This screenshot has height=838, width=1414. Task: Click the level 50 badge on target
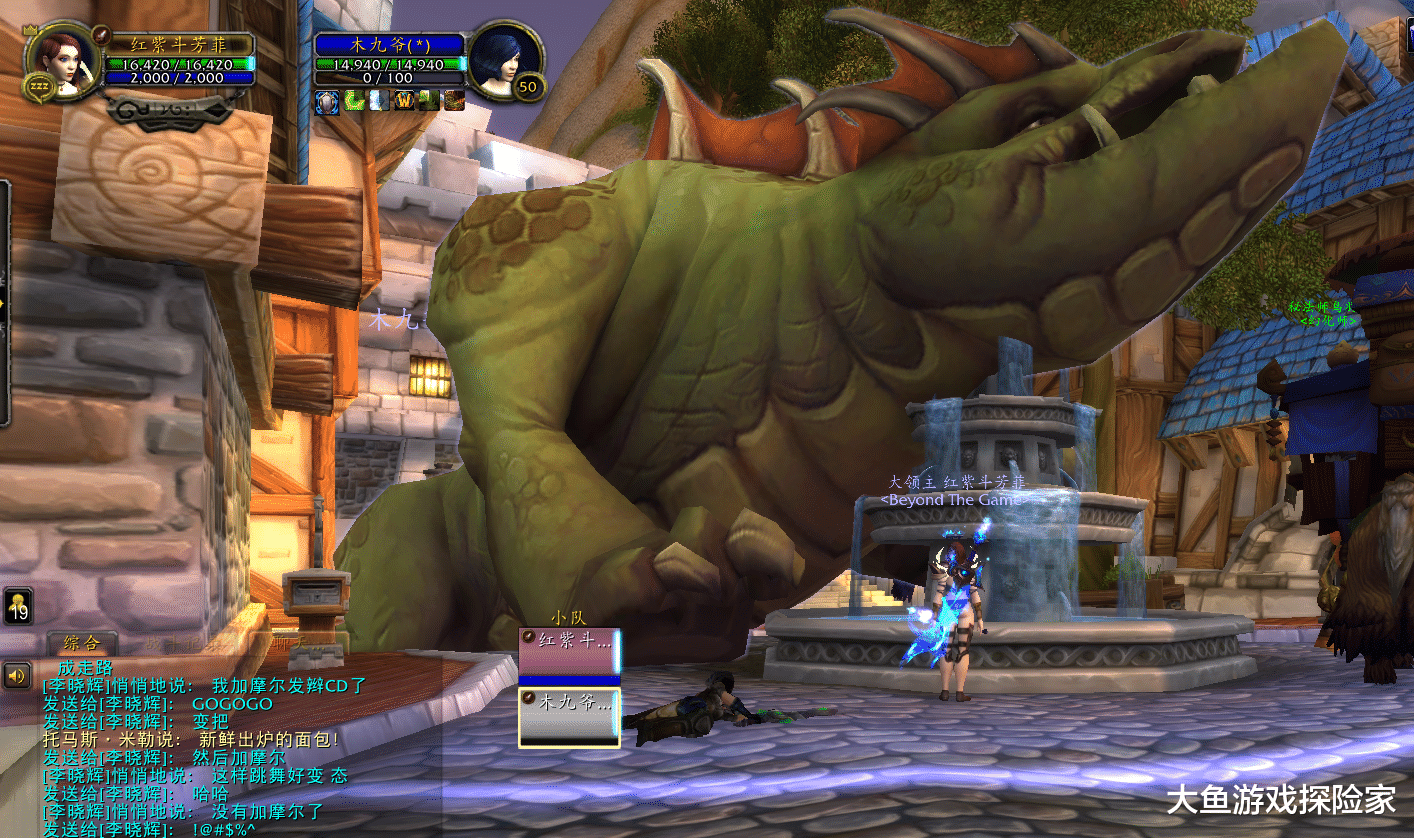[x=527, y=87]
